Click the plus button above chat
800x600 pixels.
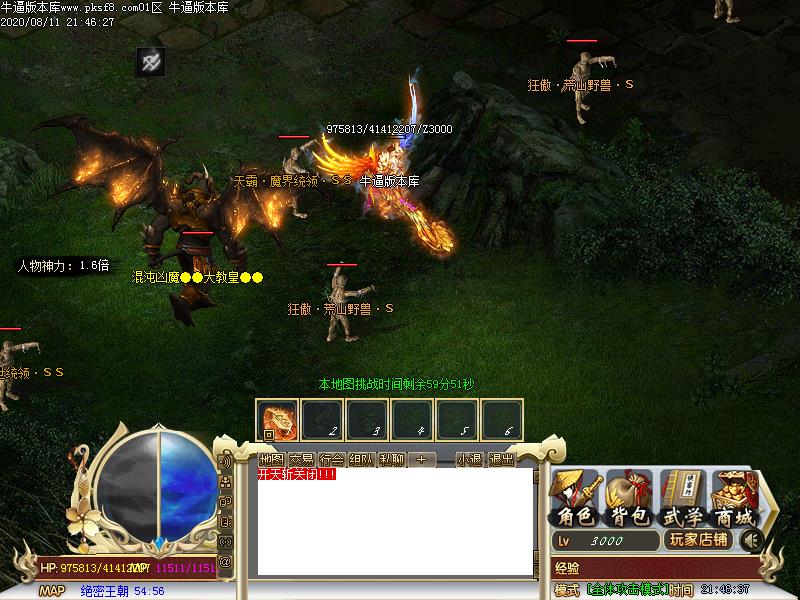tap(421, 460)
